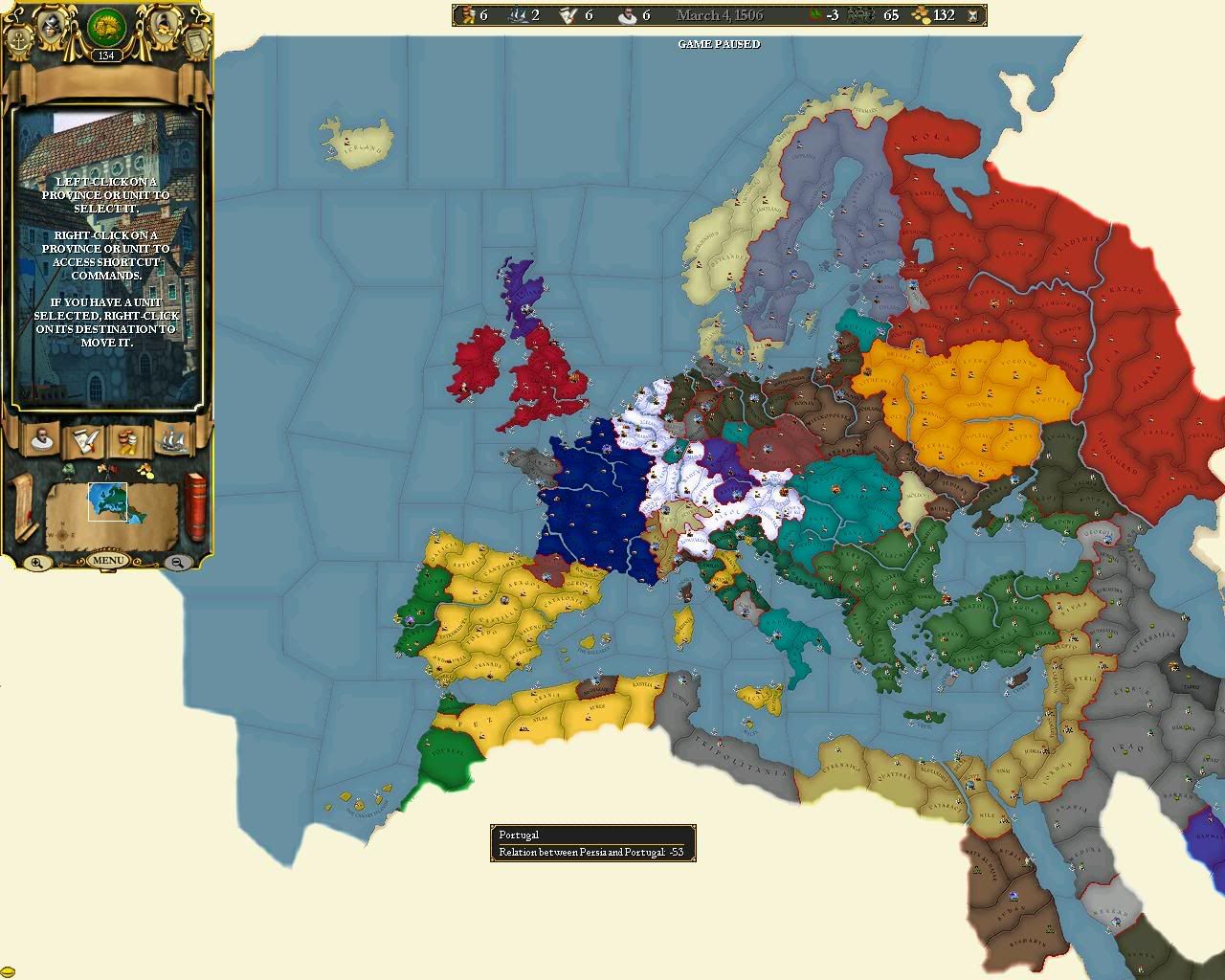Open the naval ship scroll
Screen dimensions: 1225x980
(170, 439)
